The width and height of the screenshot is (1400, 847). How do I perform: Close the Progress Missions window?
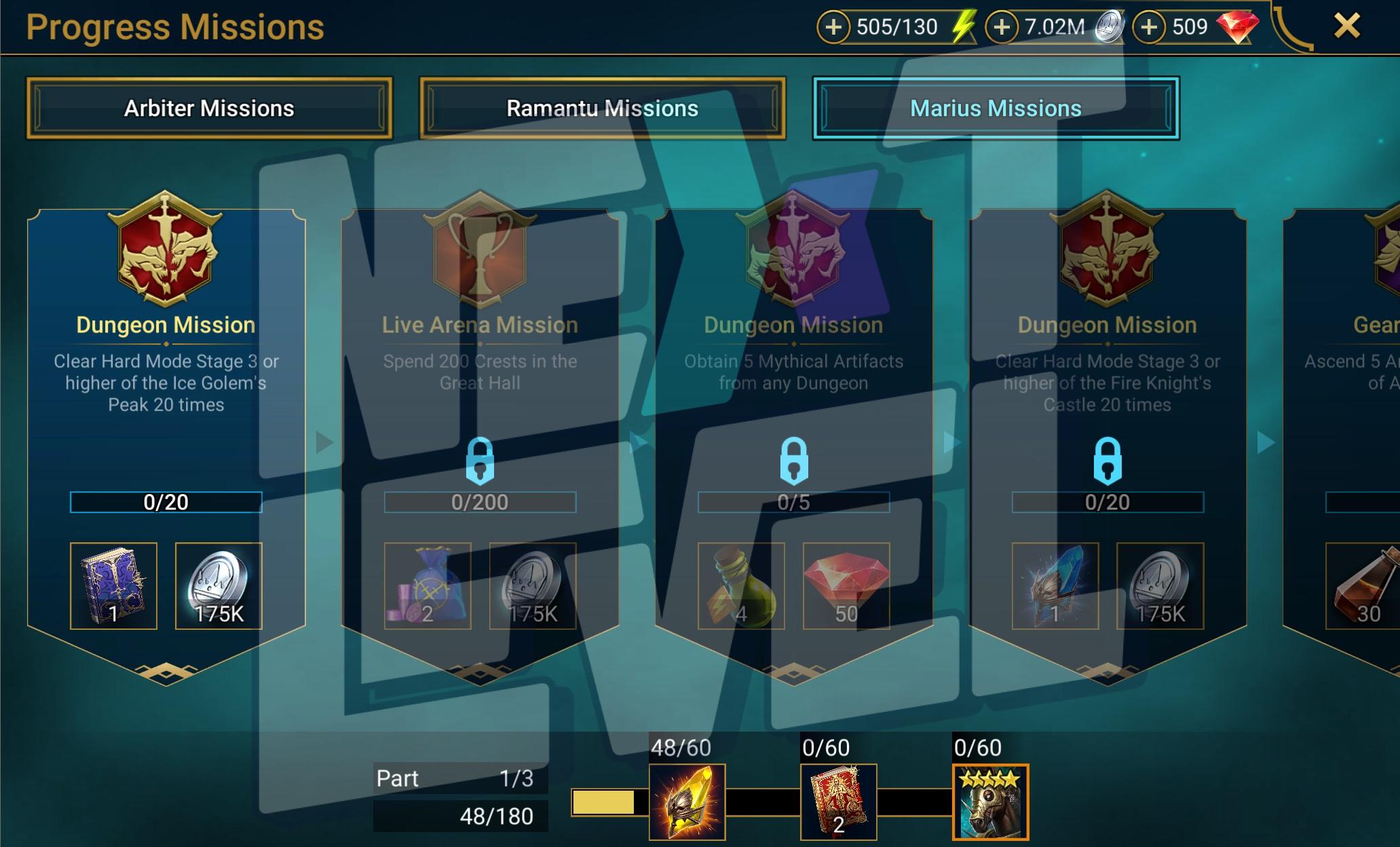pyautogui.click(x=1346, y=26)
